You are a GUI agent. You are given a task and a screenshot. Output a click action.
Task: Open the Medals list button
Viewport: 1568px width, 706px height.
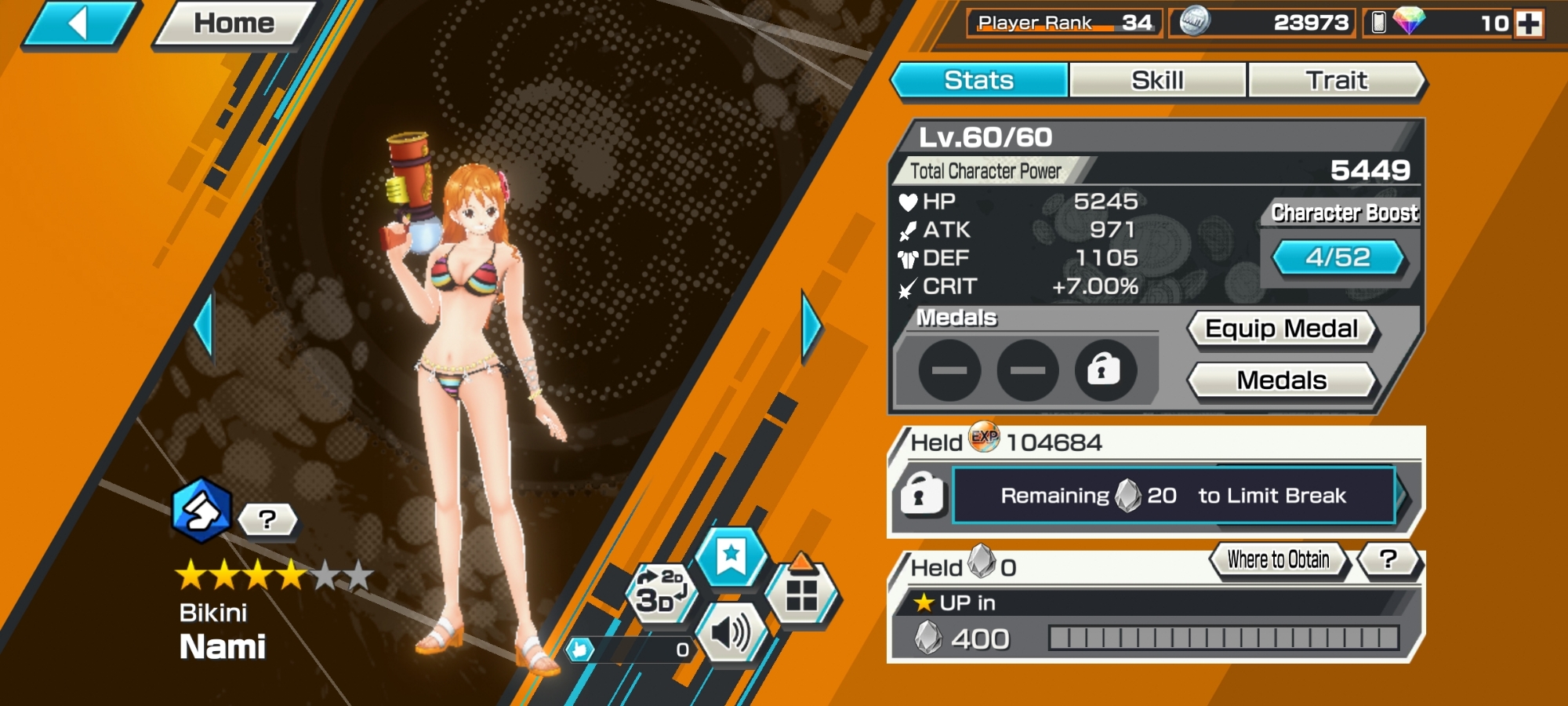1281,380
